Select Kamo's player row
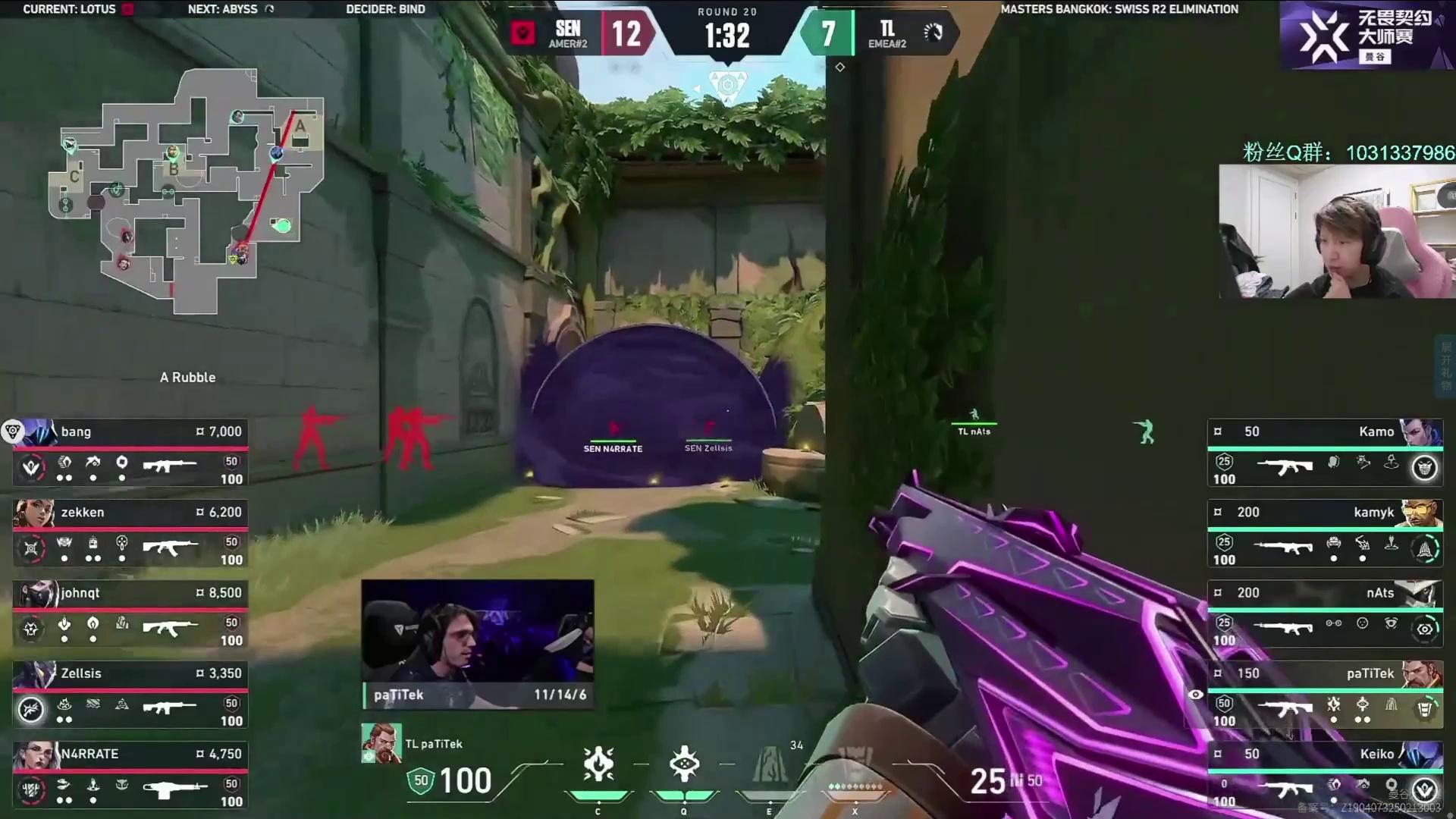1456x819 pixels. point(1325,453)
